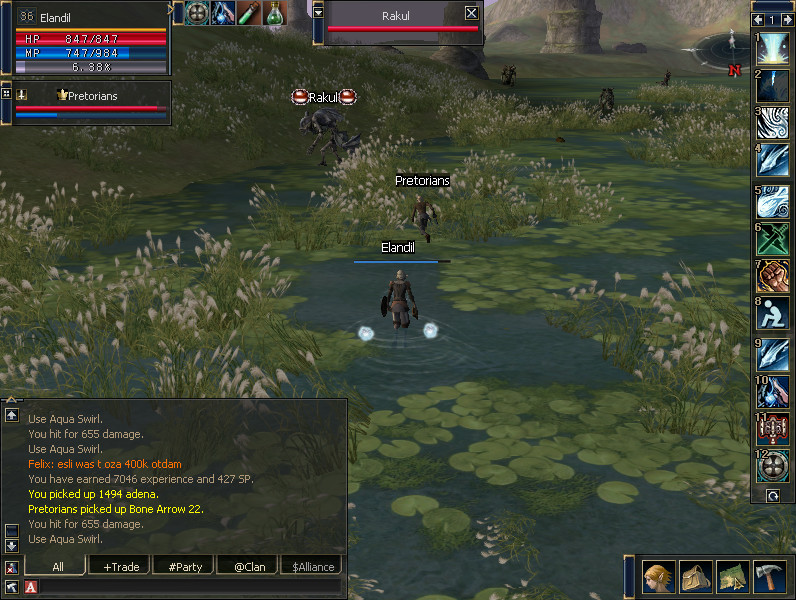Show the All chat tab

tap(58, 567)
